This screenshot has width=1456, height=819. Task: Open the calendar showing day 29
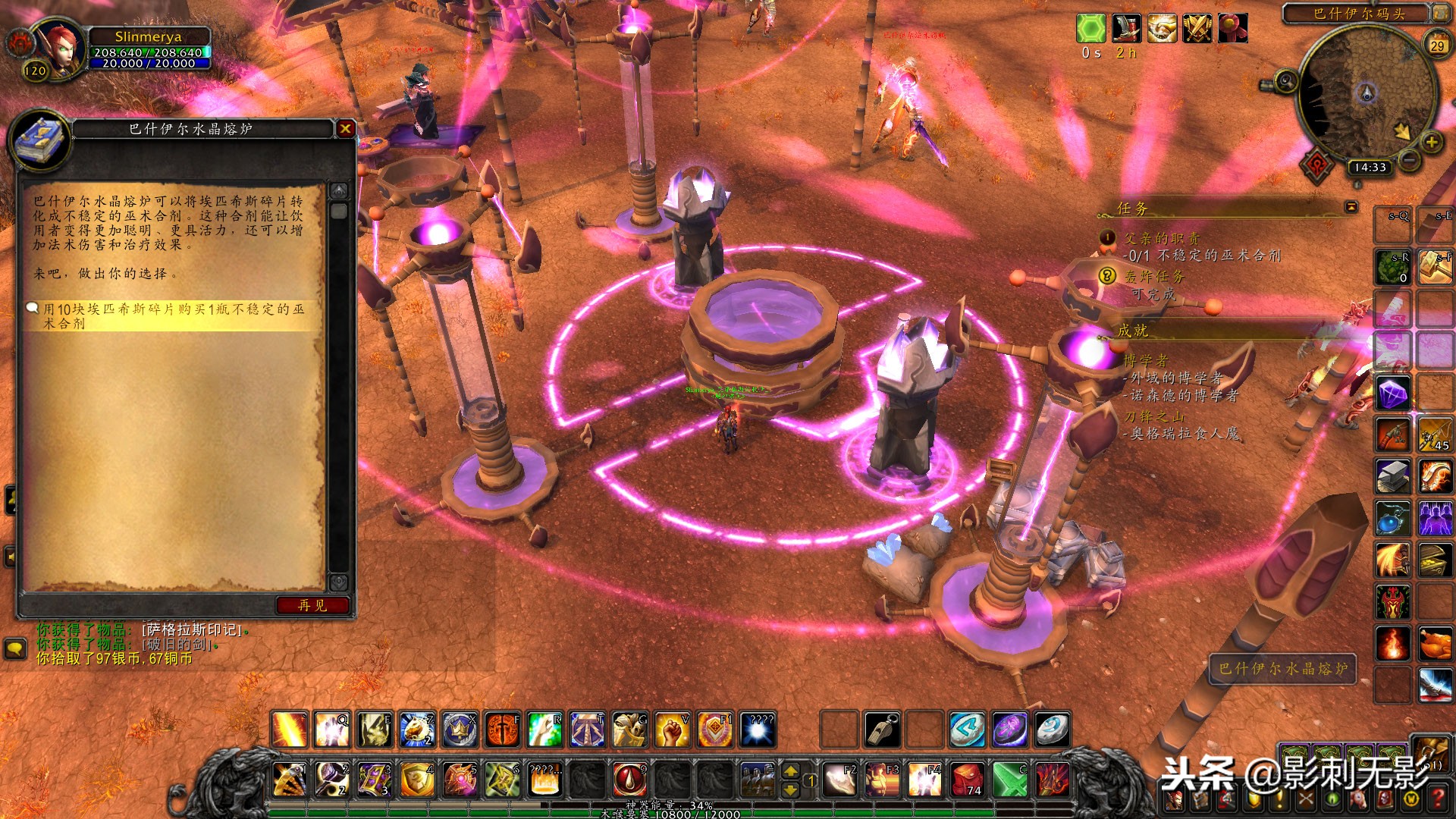[x=1437, y=45]
